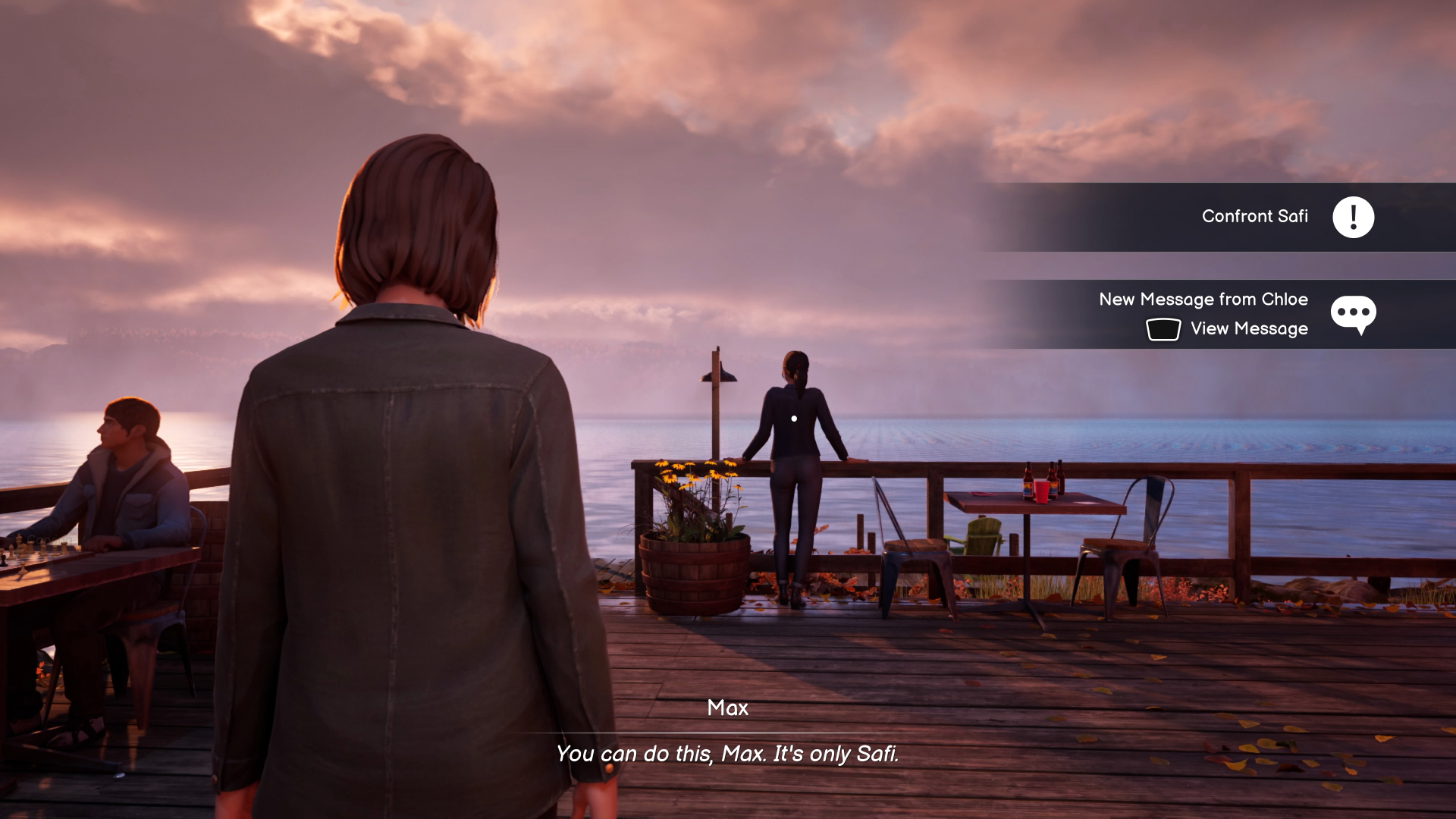Open the Confront Safi objective notification
This screenshot has height=819, width=1456.
point(1254,217)
